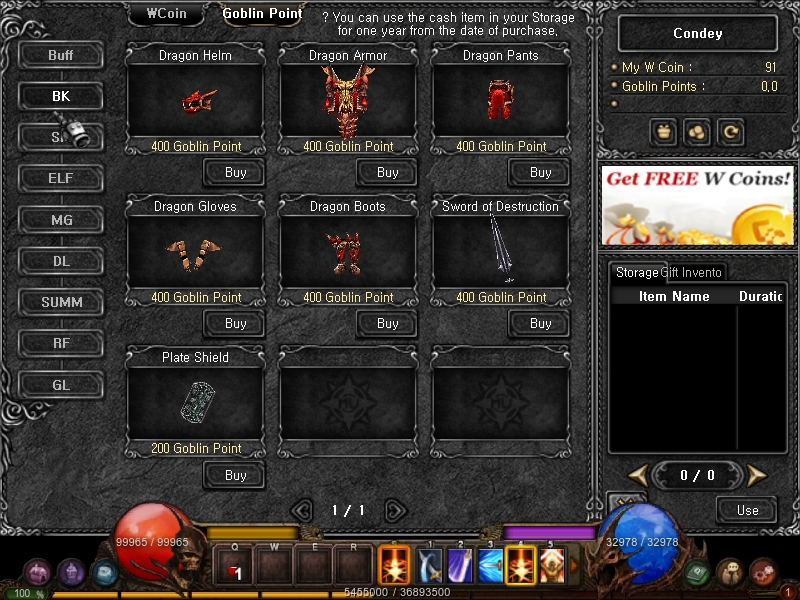Click the Use button in storage
The image size is (800, 600).
(x=747, y=510)
